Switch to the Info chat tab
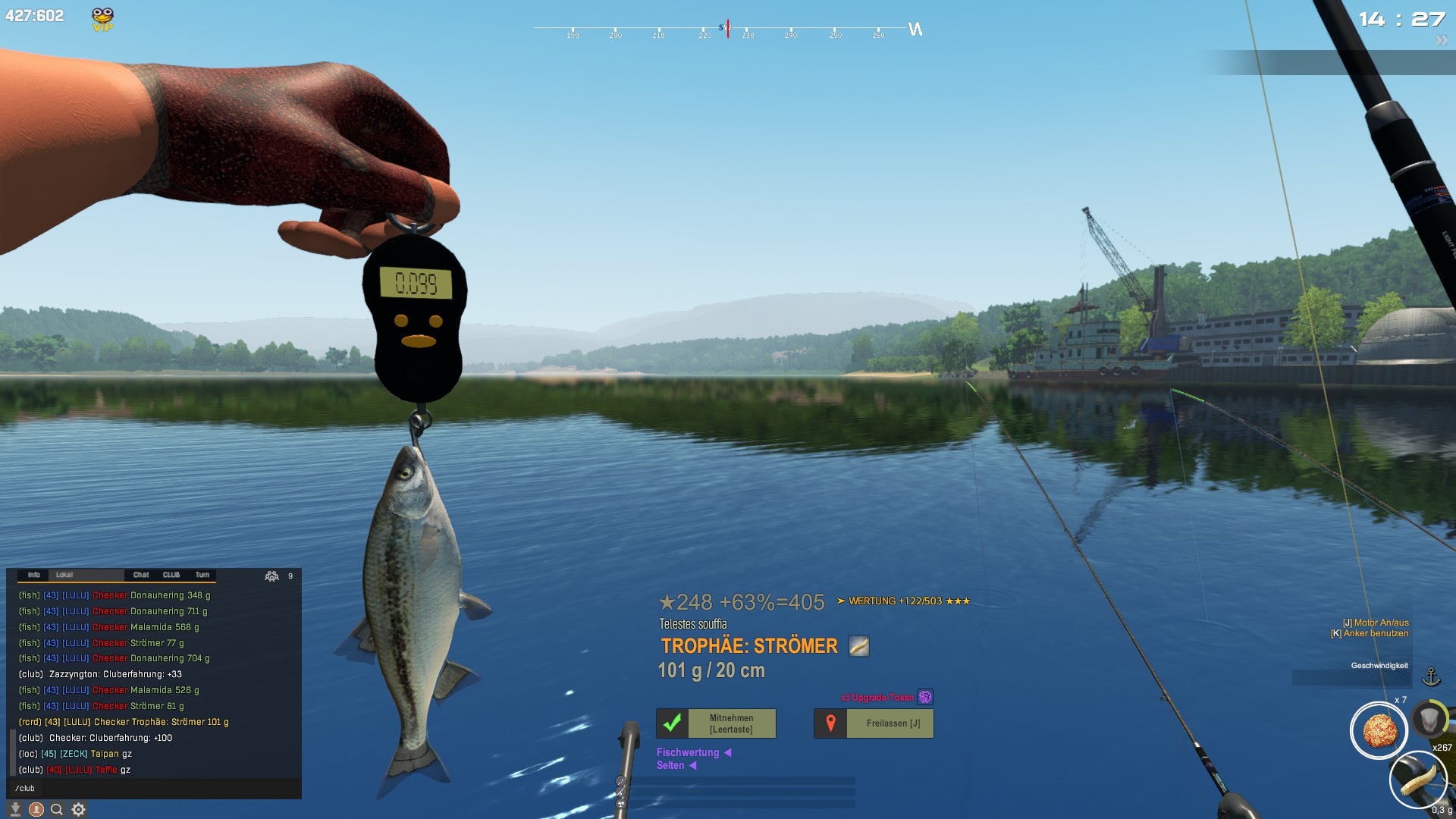The height and width of the screenshot is (819, 1456). (x=33, y=575)
